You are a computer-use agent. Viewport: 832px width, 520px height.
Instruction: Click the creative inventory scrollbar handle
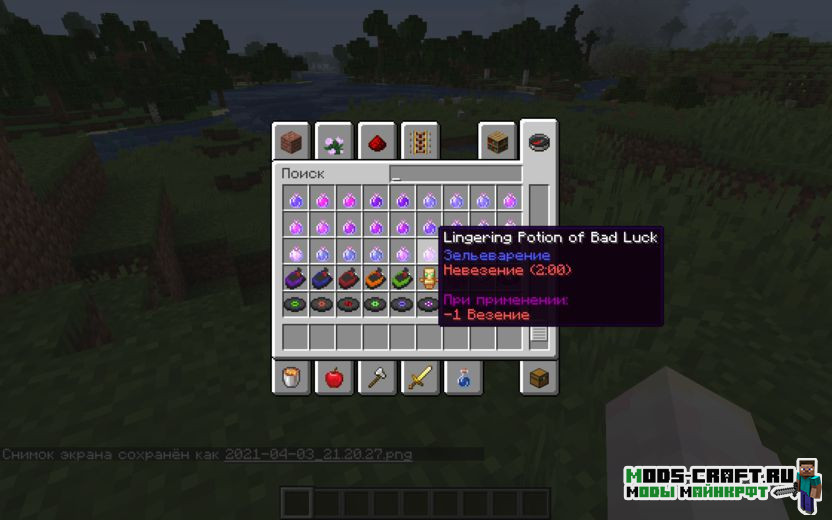[x=539, y=334]
